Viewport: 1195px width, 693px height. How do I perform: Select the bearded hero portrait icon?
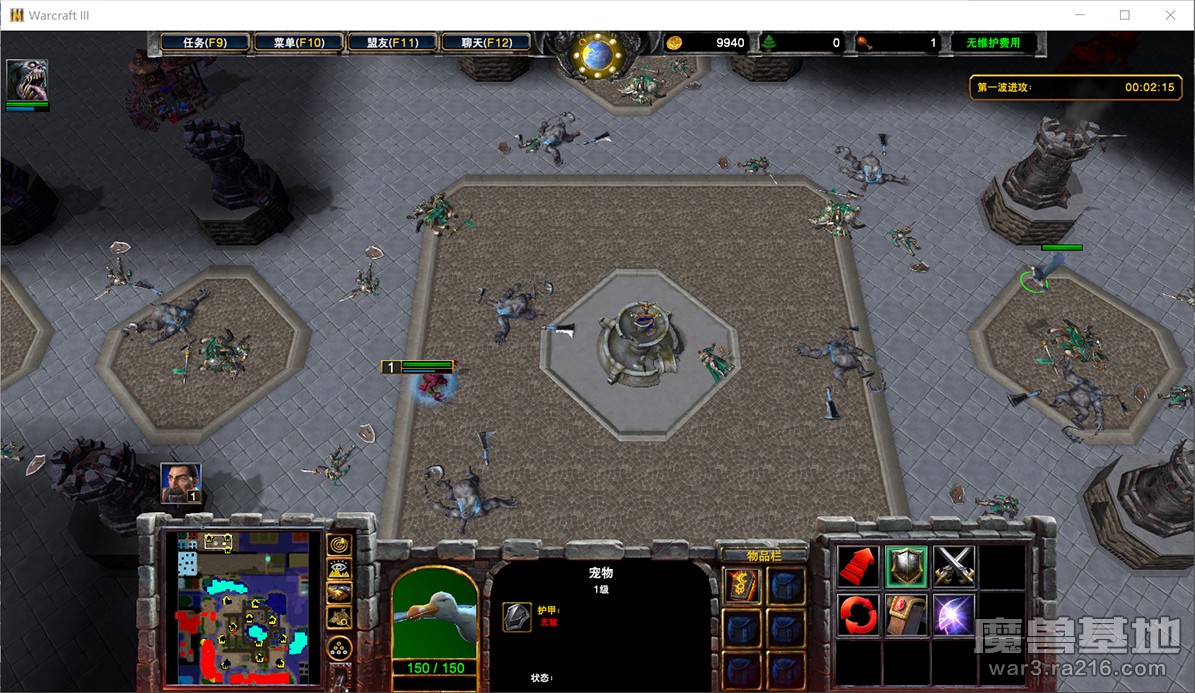tap(181, 483)
